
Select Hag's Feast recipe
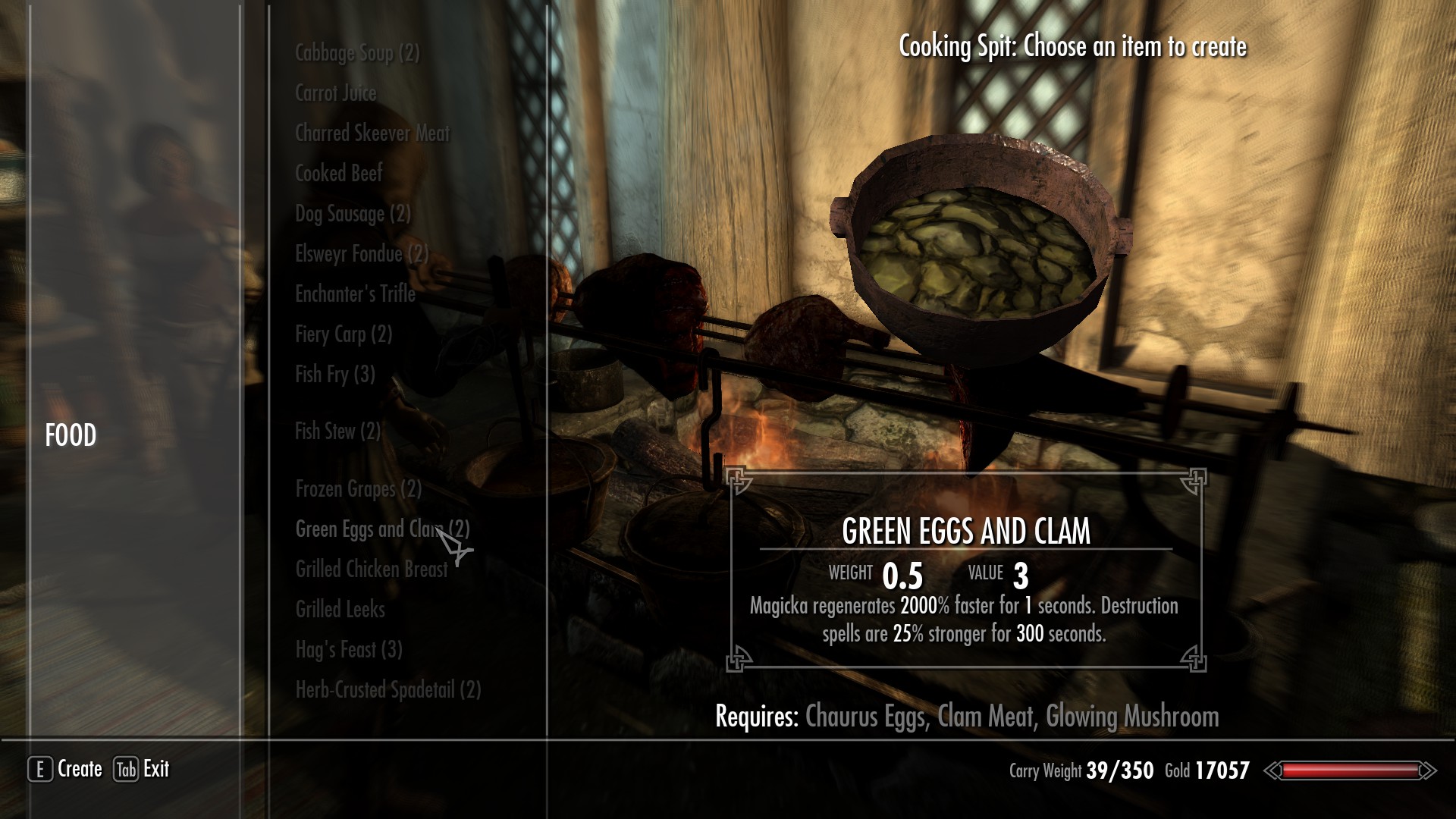point(348,650)
